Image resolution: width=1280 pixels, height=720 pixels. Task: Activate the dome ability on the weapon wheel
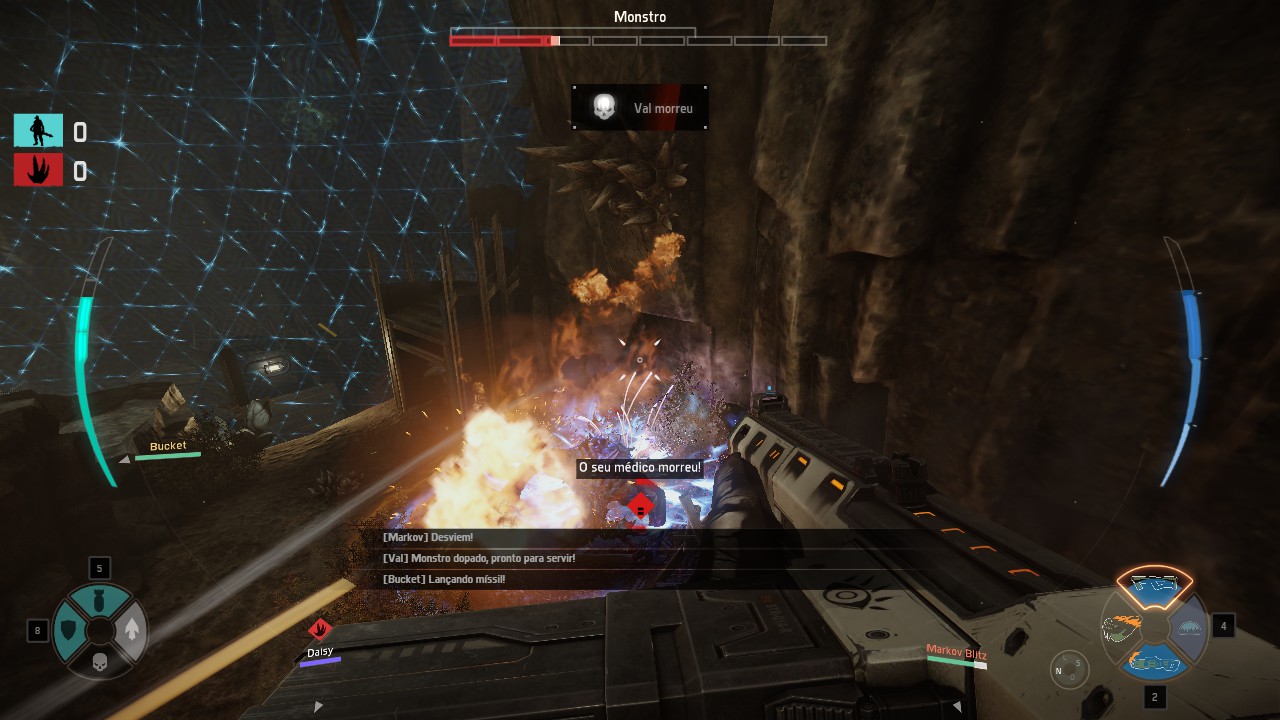click(1189, 627)
